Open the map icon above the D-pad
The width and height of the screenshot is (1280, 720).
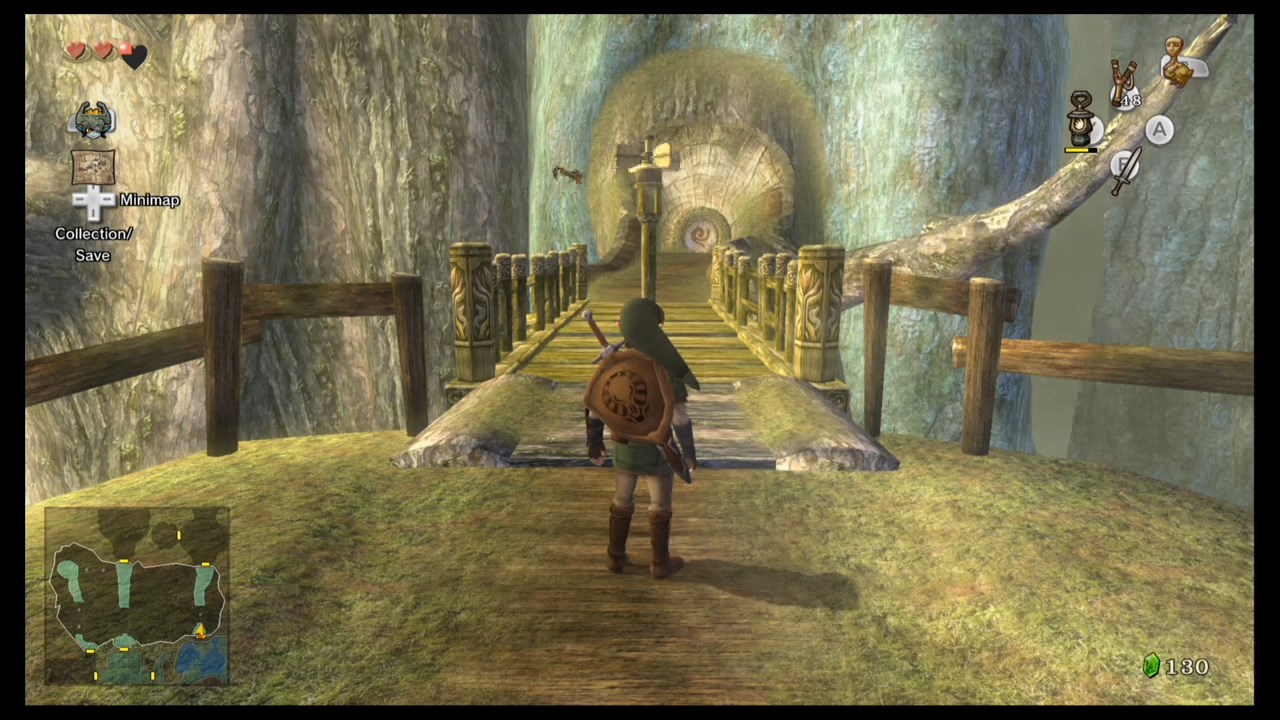(93, 167)
